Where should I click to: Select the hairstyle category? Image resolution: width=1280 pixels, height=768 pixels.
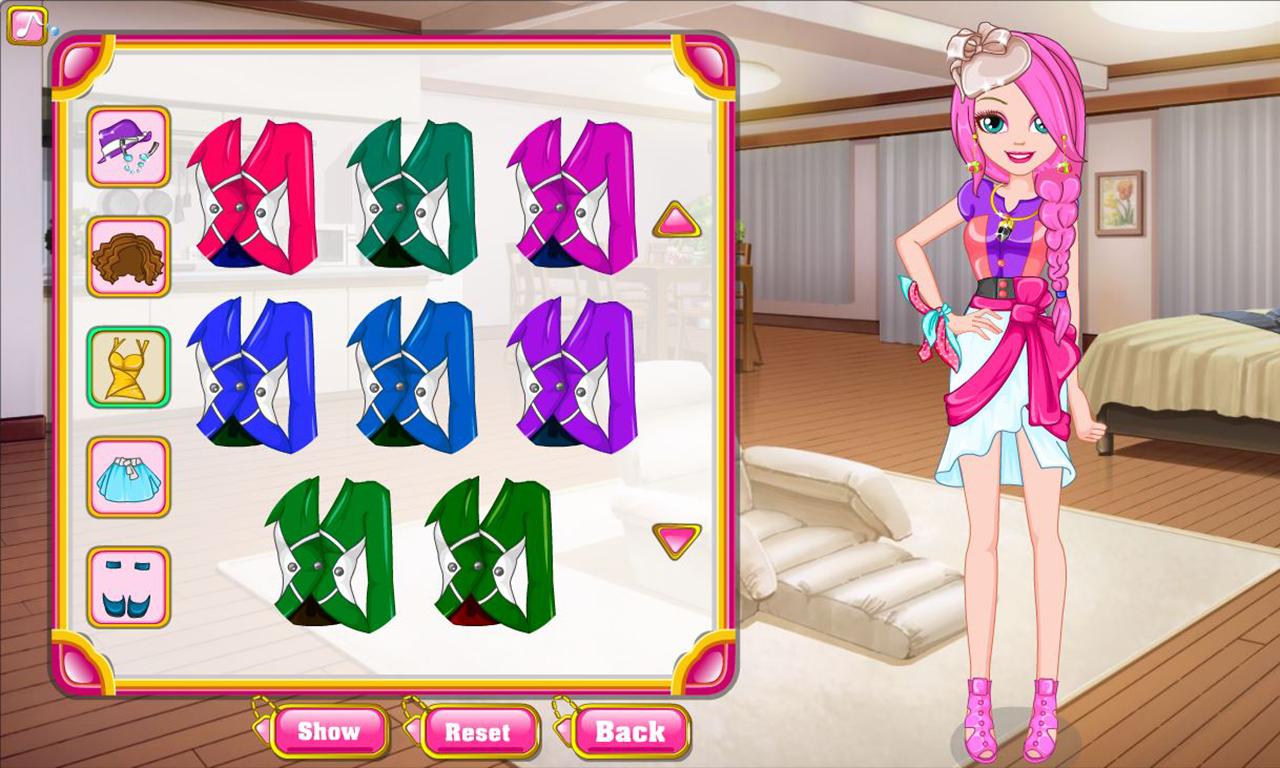point(128,257)
